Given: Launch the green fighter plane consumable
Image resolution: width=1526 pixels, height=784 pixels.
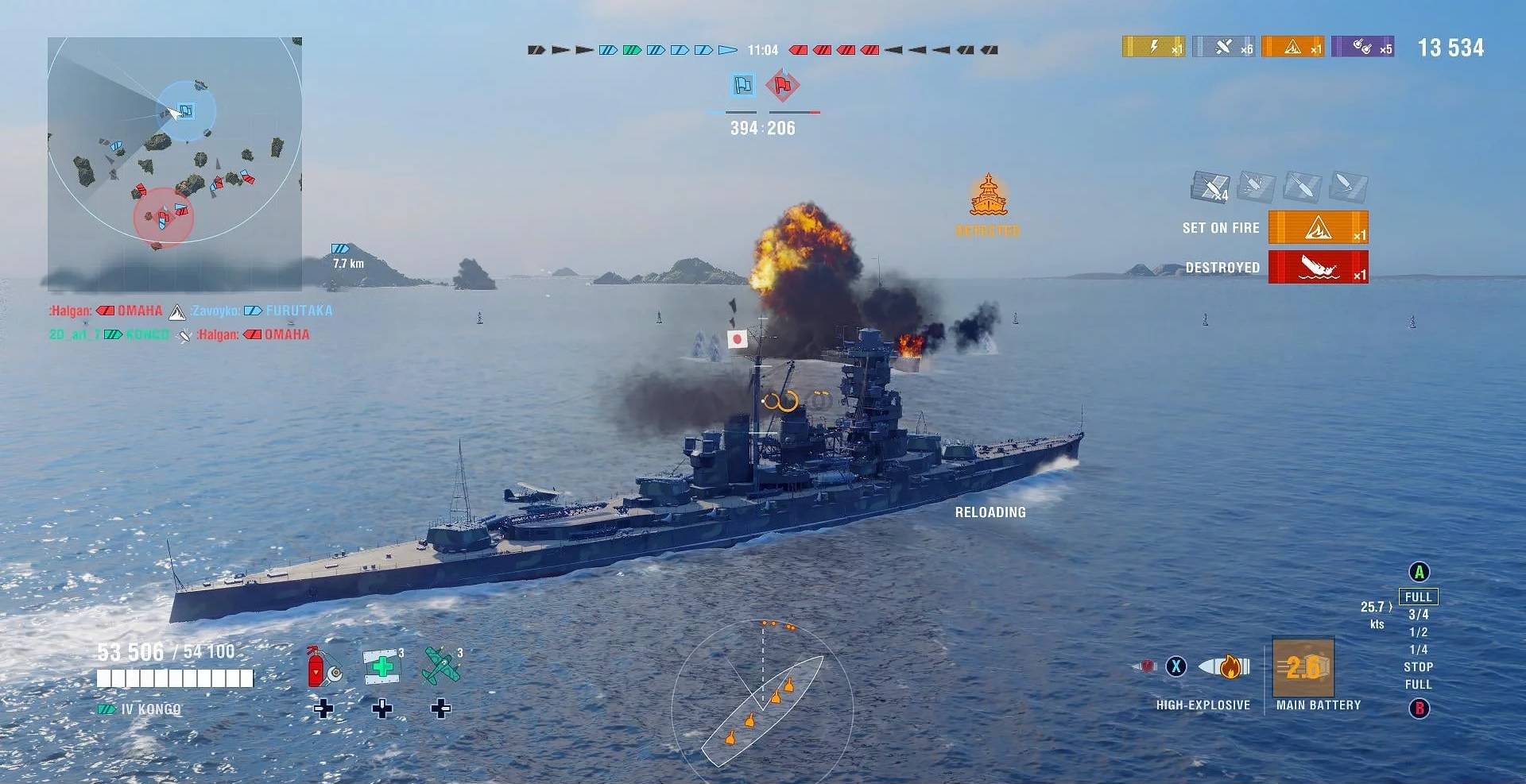Looking at the screenshot, I should pos(441,666).
